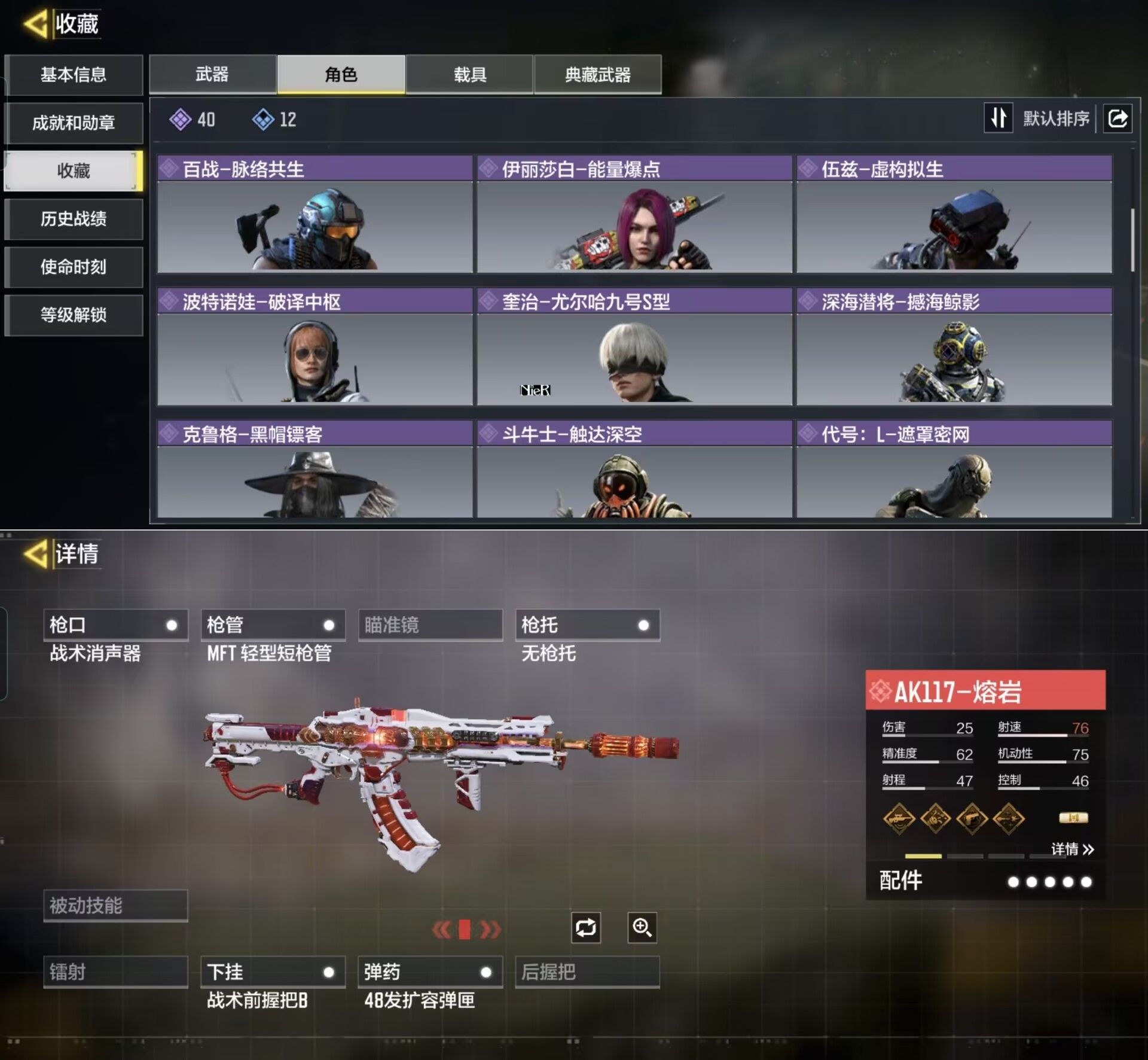
Task: Open 详情 weapon stats details link
Action: [1072, 849]
